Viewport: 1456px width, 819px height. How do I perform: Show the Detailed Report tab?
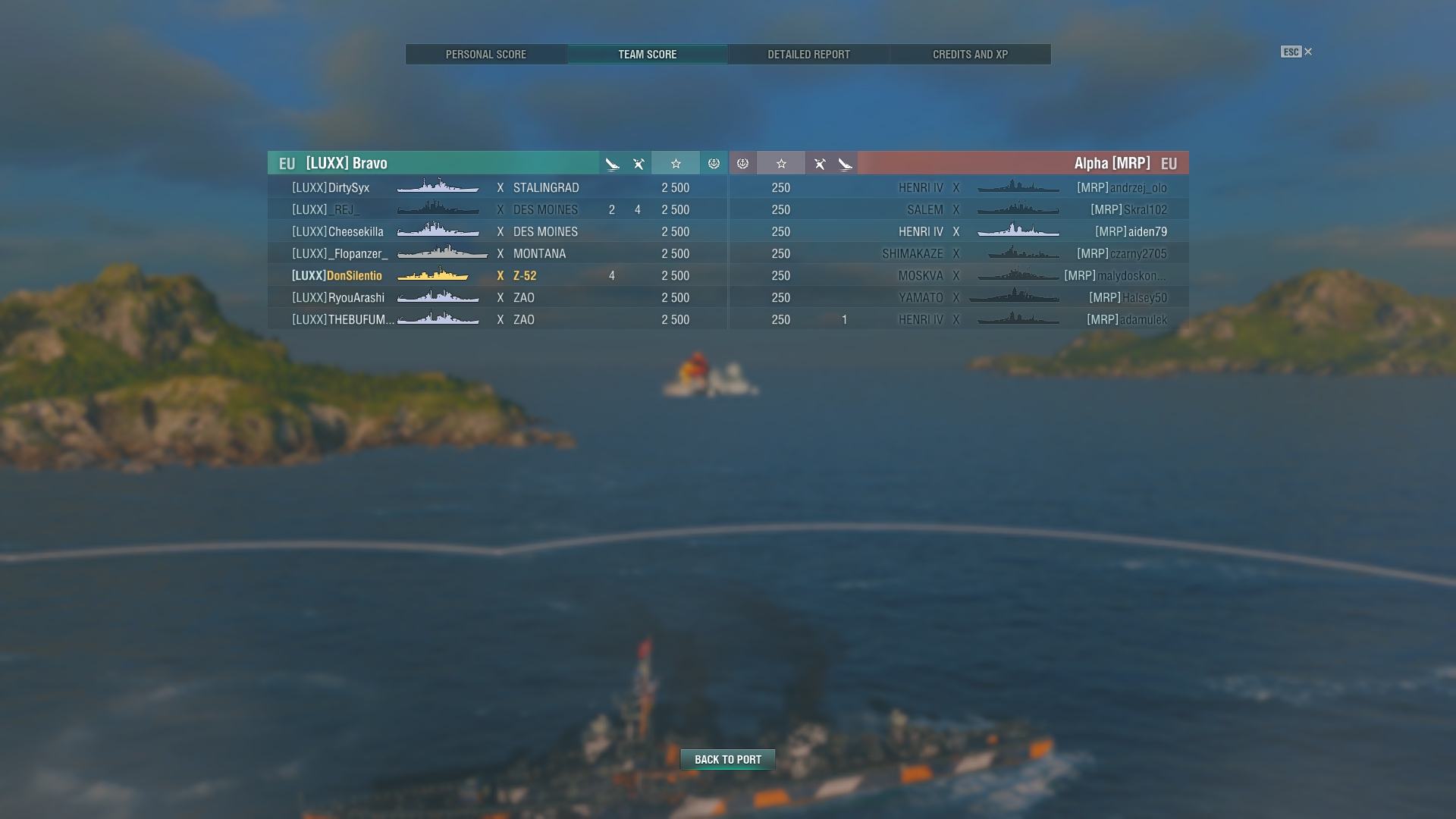808,55
